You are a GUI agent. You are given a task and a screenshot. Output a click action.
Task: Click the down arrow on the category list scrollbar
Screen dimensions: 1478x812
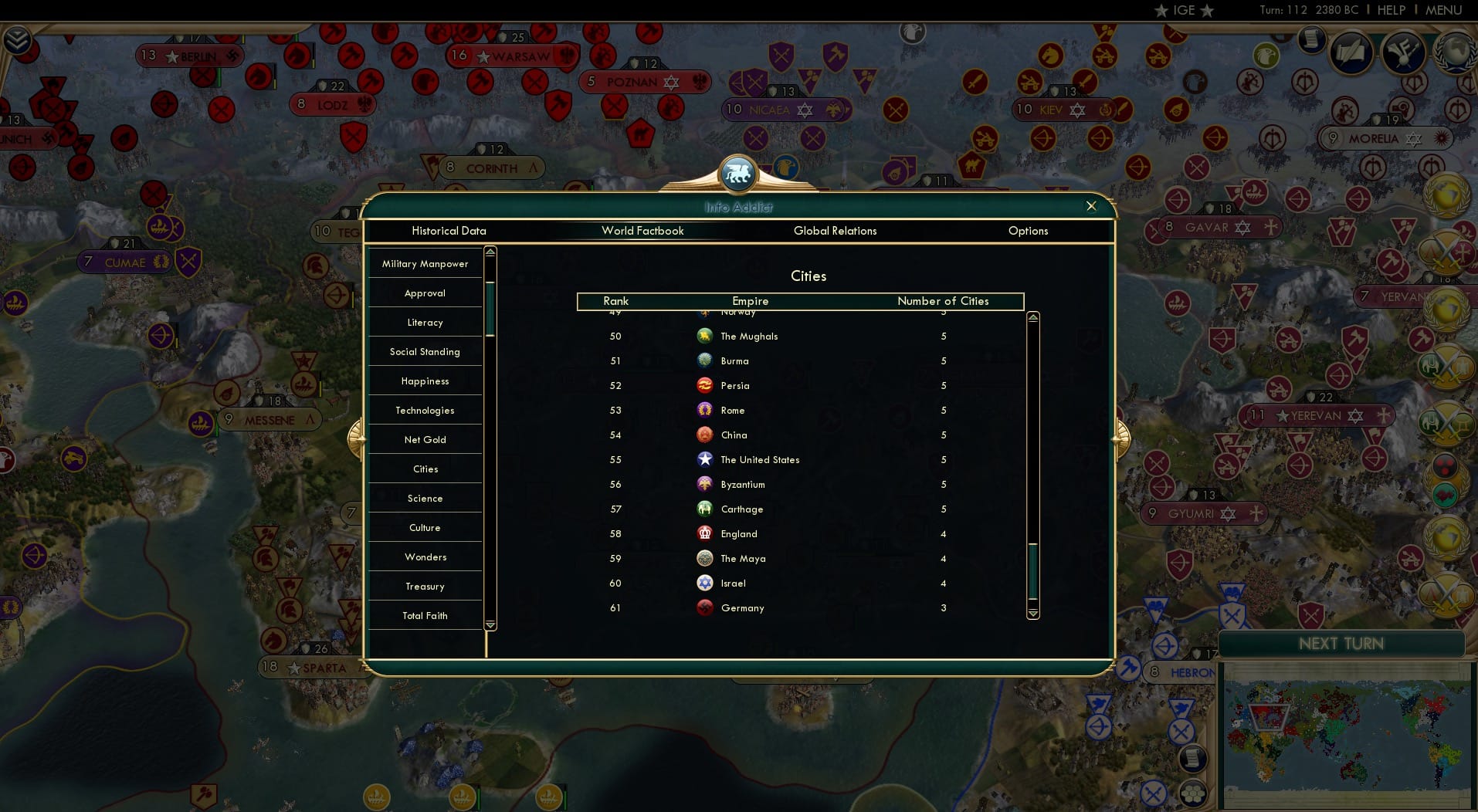(x=490, y=624)
